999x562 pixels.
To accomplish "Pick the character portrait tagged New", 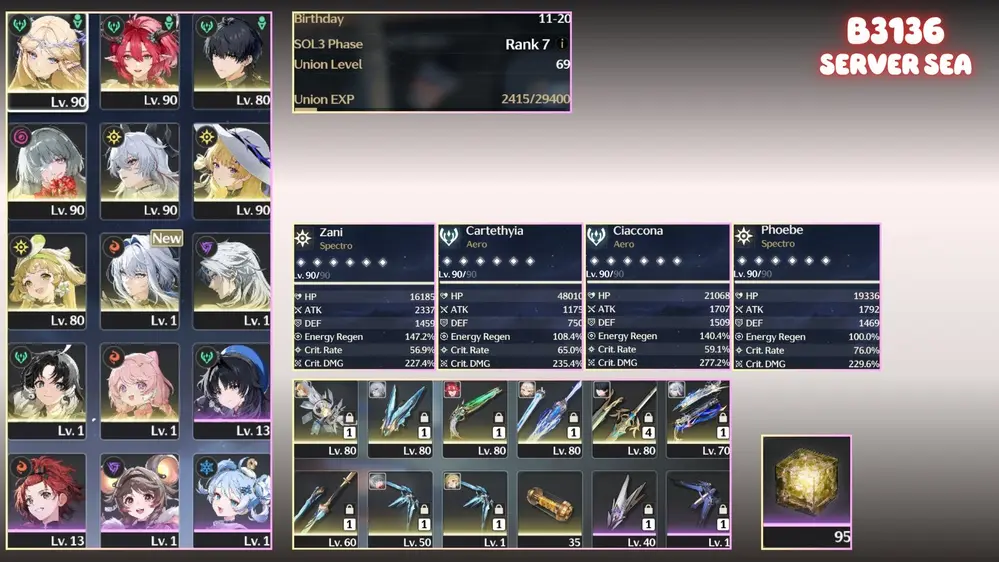I will (139, 278).
